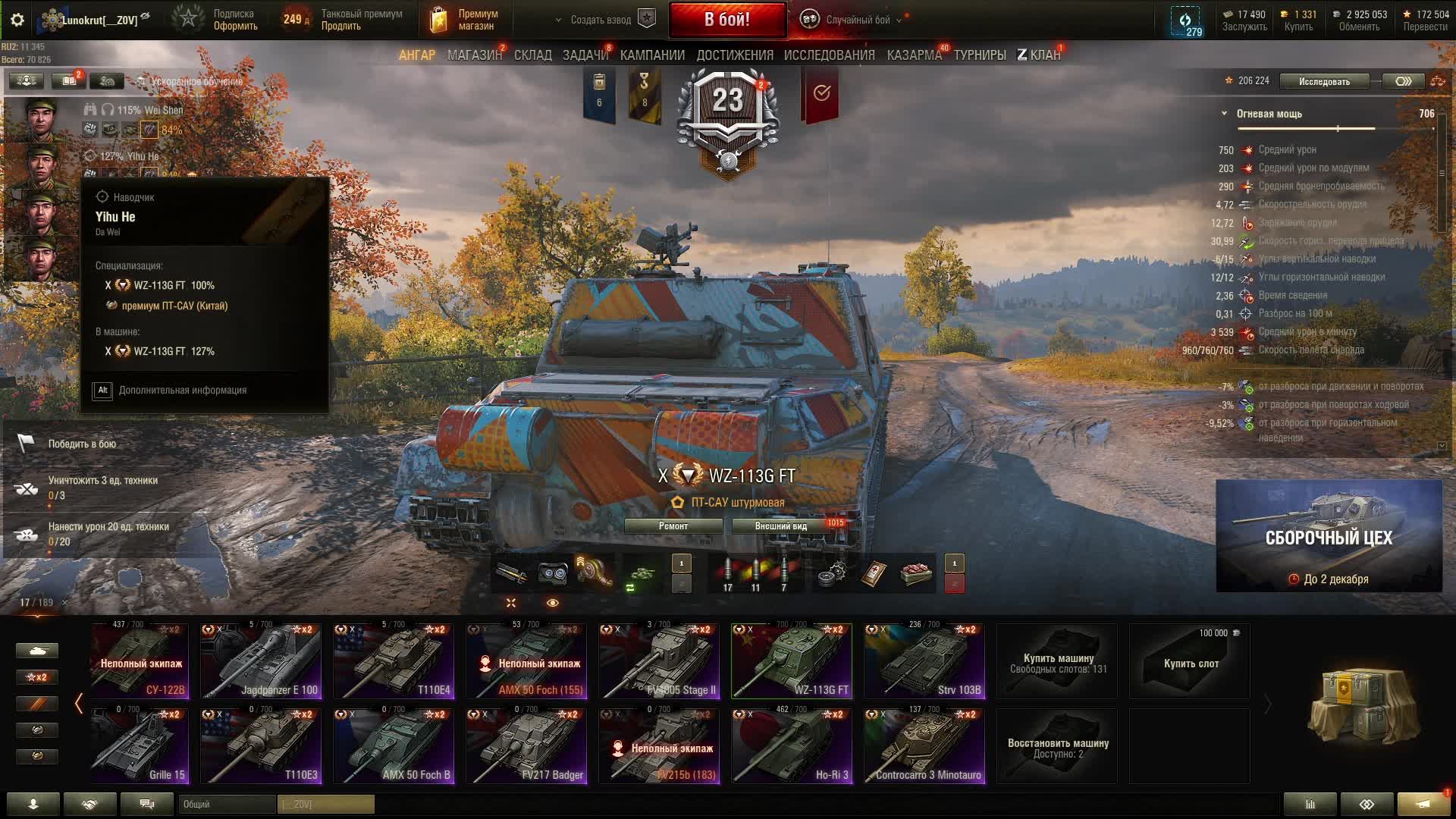Viewport: 1456px width, 819px height.
Task: Open Внешний вид customization
Action: (781, 526)
